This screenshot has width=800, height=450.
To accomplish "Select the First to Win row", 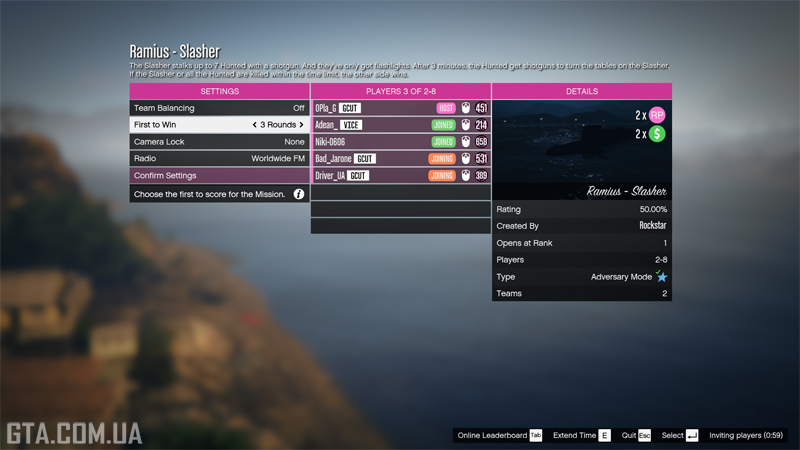I will [x=219, y=125].
